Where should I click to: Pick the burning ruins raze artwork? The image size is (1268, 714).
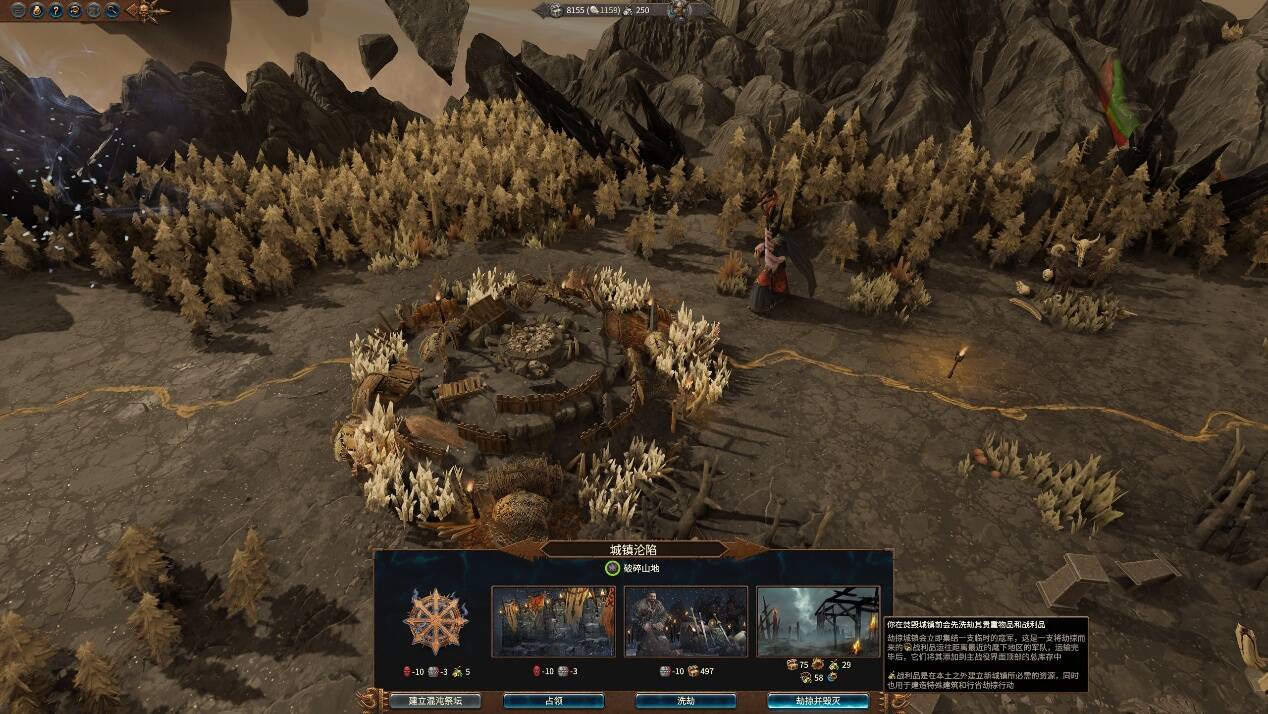tap(818, 621)
